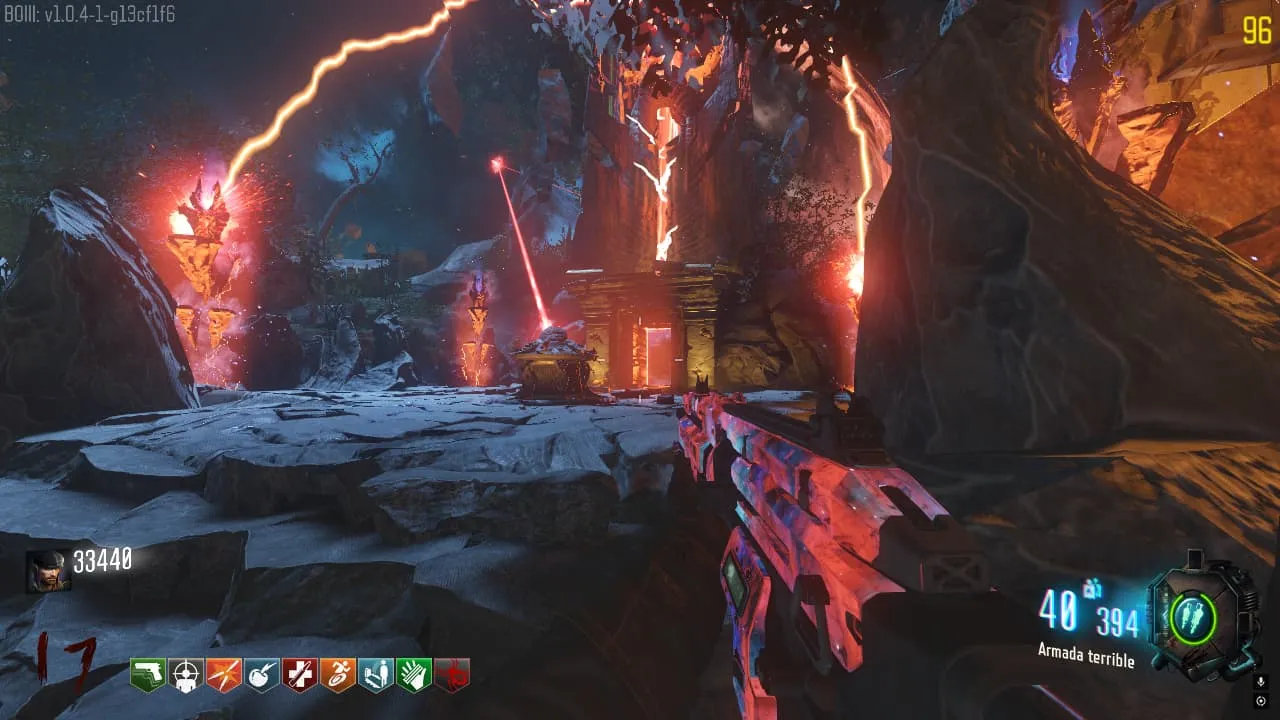
Task: Activate the Juggernog red cross perk icon
Action: [x=299, y=675]
